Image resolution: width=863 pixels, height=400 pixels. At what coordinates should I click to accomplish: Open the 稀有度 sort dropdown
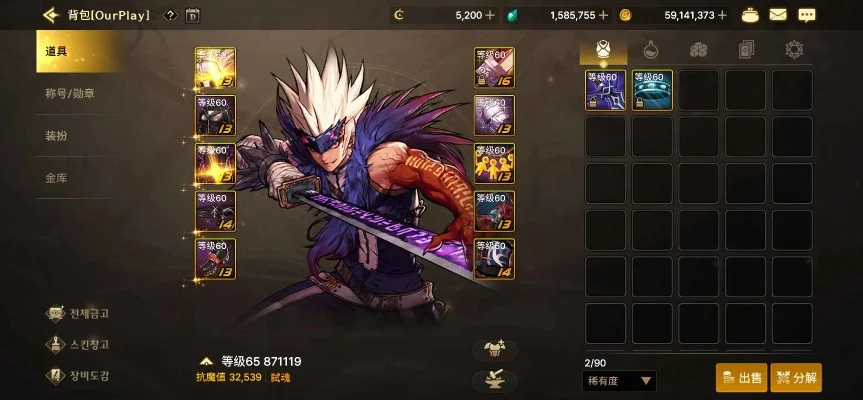pos(619,380)
